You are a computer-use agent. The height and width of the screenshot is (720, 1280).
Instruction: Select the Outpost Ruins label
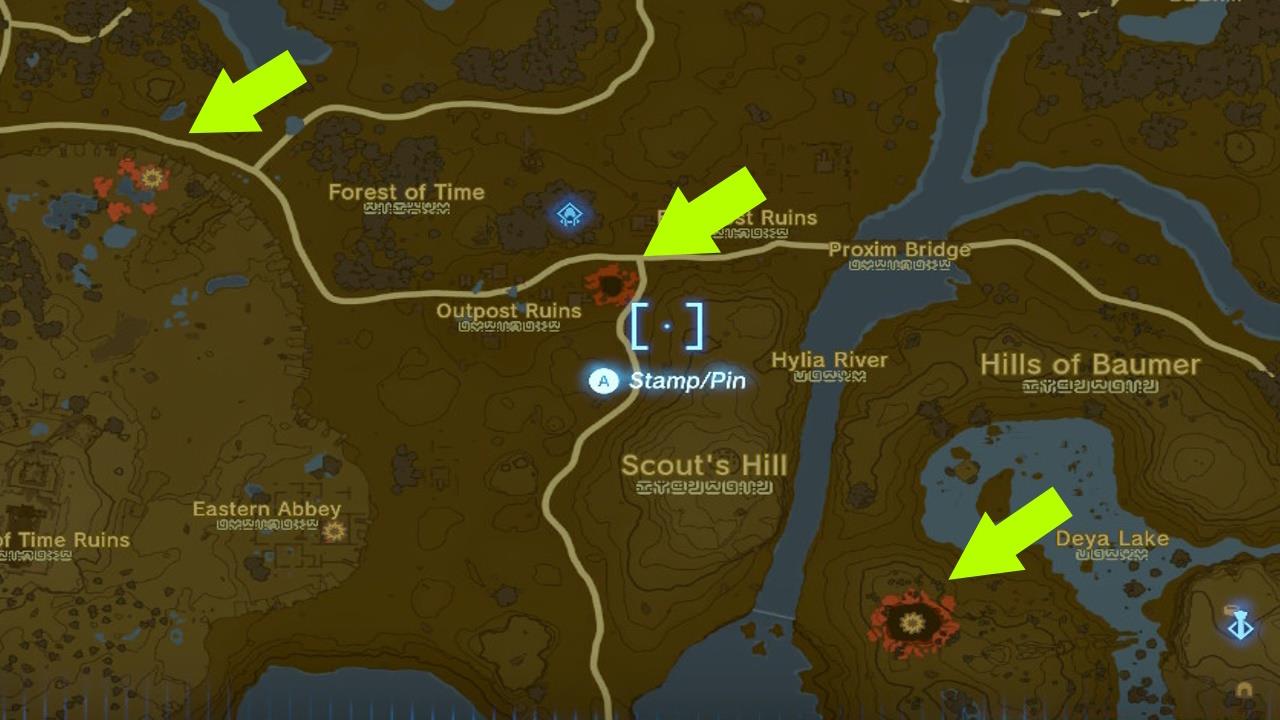(x=511, y=312)
